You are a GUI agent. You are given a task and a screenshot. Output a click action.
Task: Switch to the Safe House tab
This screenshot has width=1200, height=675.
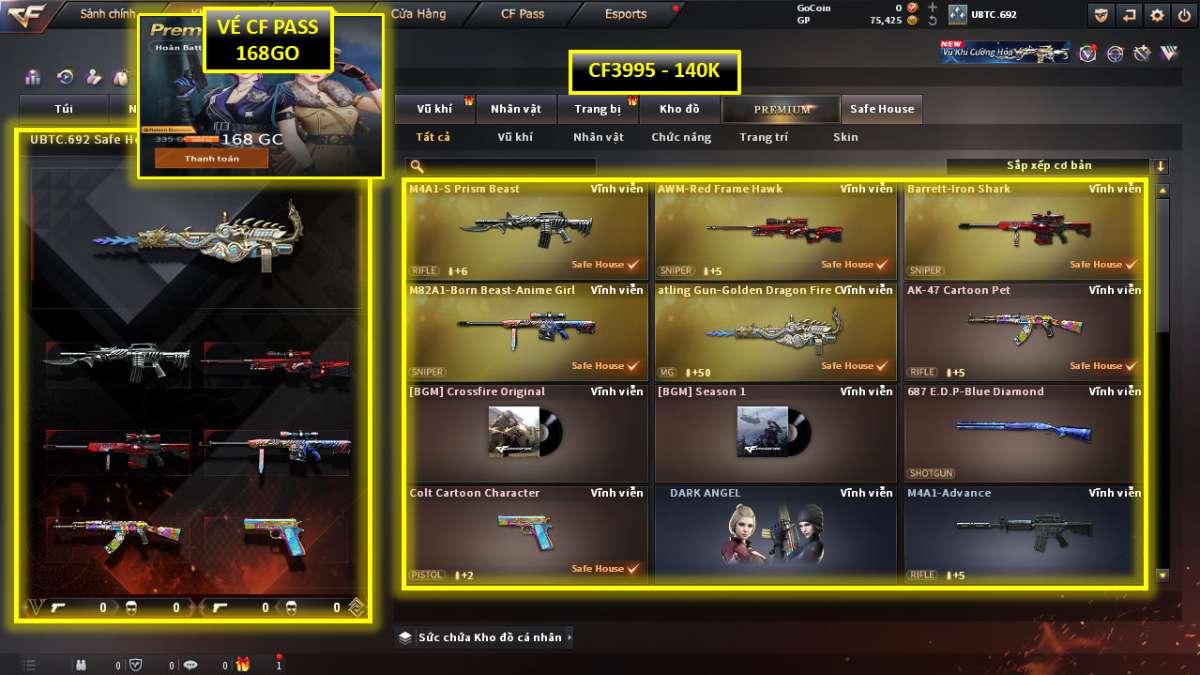[x=881, y=109]
